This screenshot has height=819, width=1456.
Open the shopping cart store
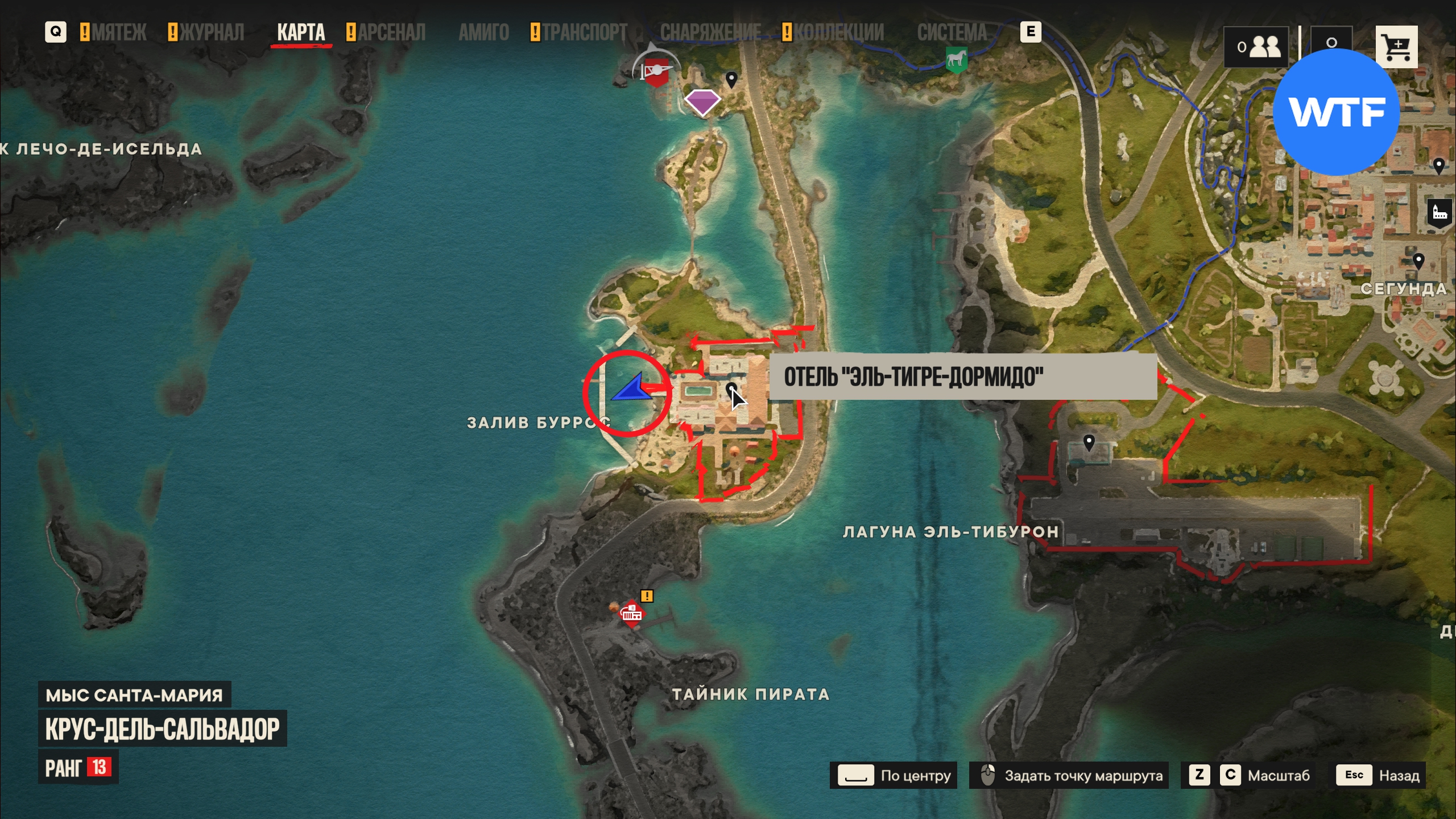click(1396, 47)
